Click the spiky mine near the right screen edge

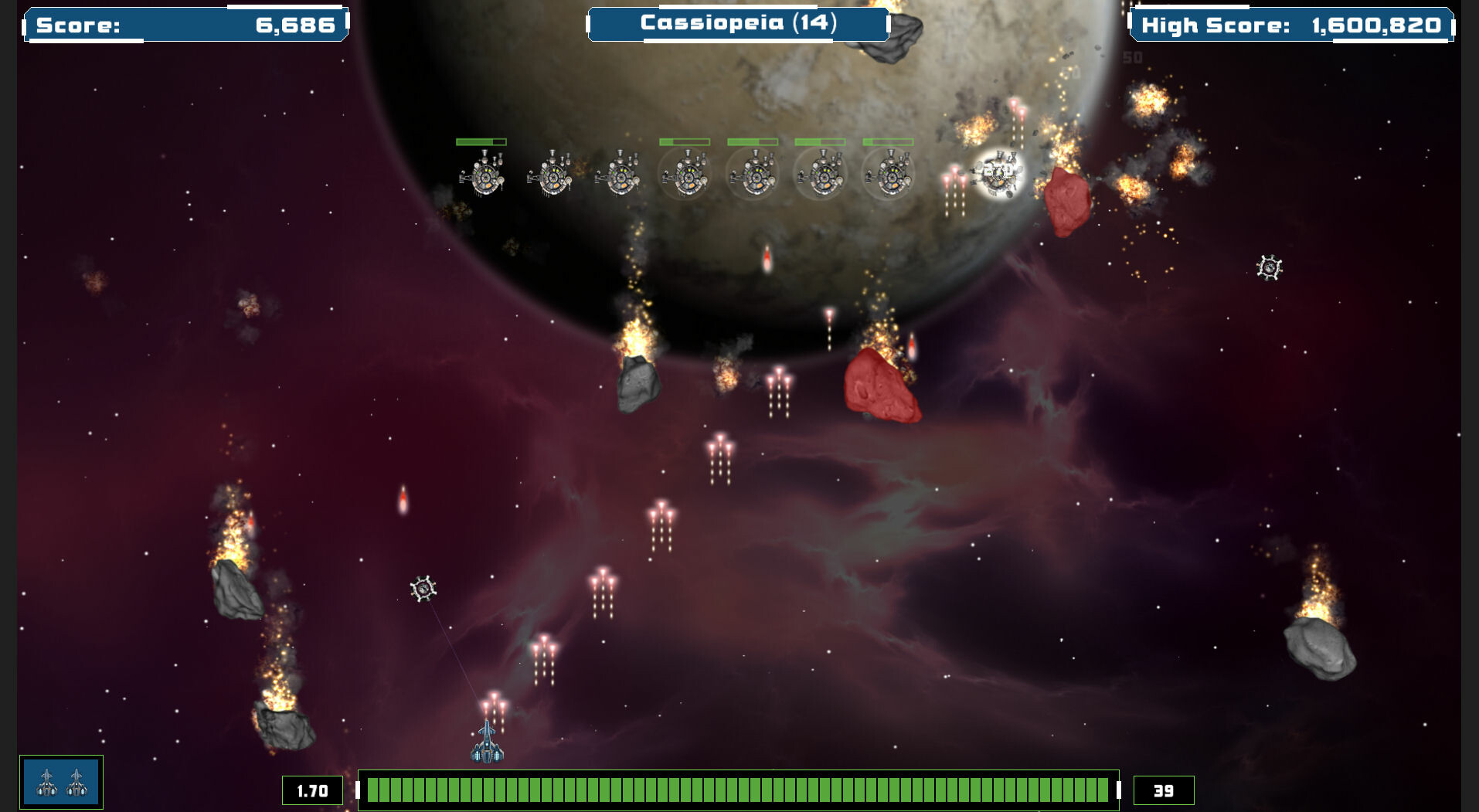tap(1268, 269)
